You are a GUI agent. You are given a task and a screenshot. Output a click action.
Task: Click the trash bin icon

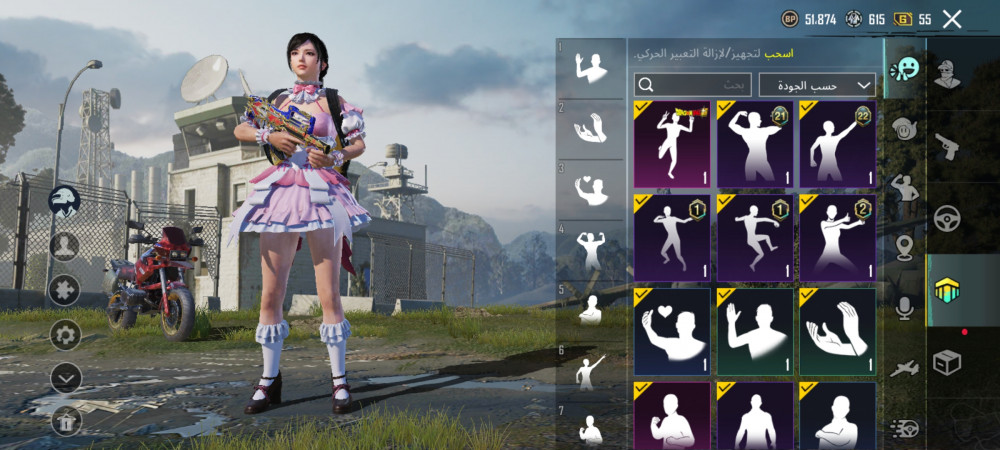coord(65,420)
